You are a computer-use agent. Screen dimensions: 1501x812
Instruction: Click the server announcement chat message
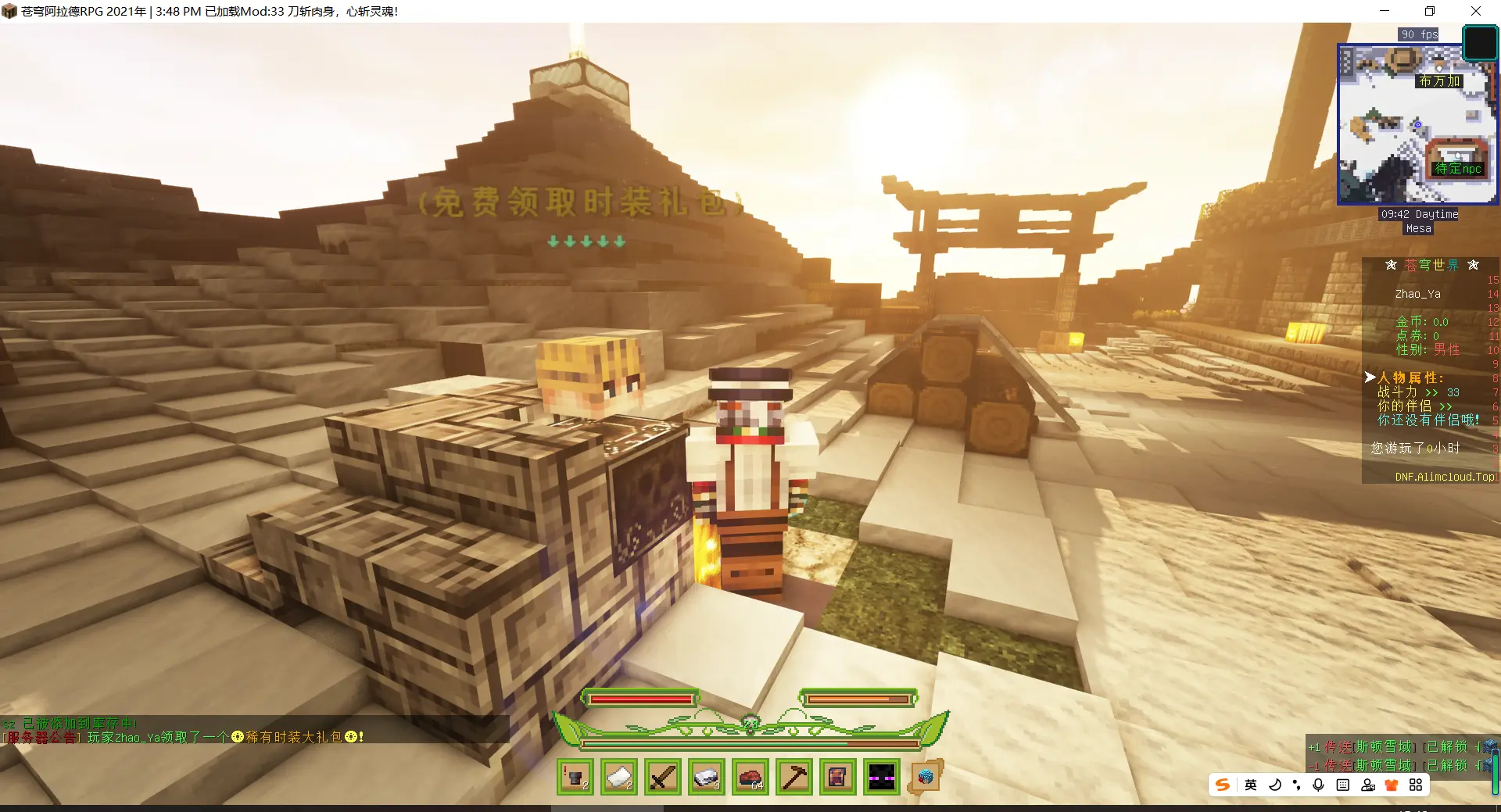[183, 737]
